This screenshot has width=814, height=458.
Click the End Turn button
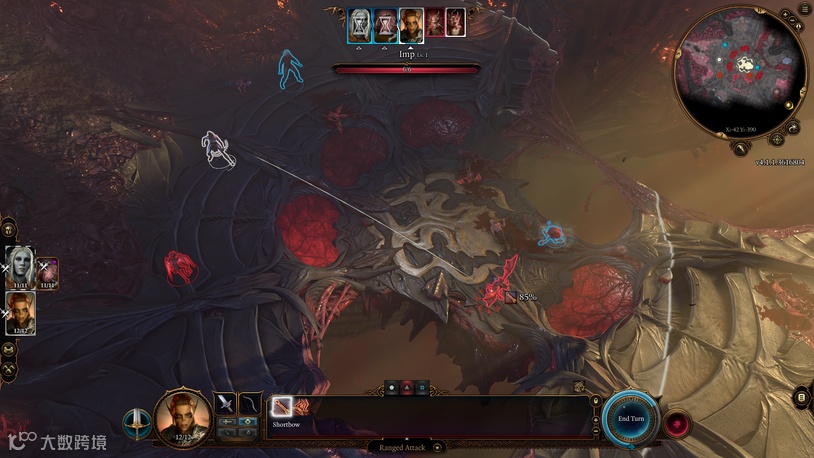[x=631, y=417]
